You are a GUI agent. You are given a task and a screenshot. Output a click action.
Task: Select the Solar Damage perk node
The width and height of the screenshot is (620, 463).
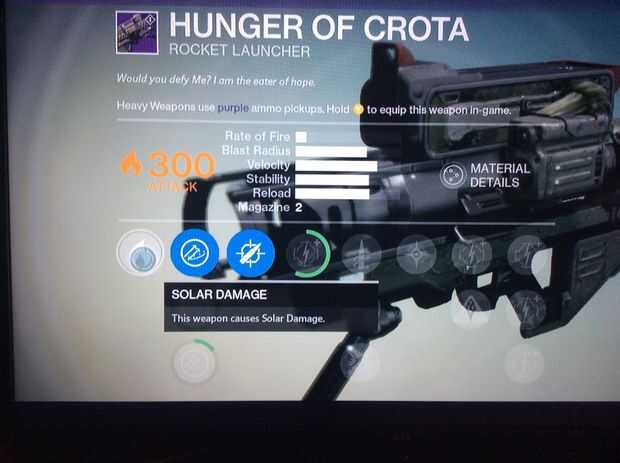pos(139,254)
